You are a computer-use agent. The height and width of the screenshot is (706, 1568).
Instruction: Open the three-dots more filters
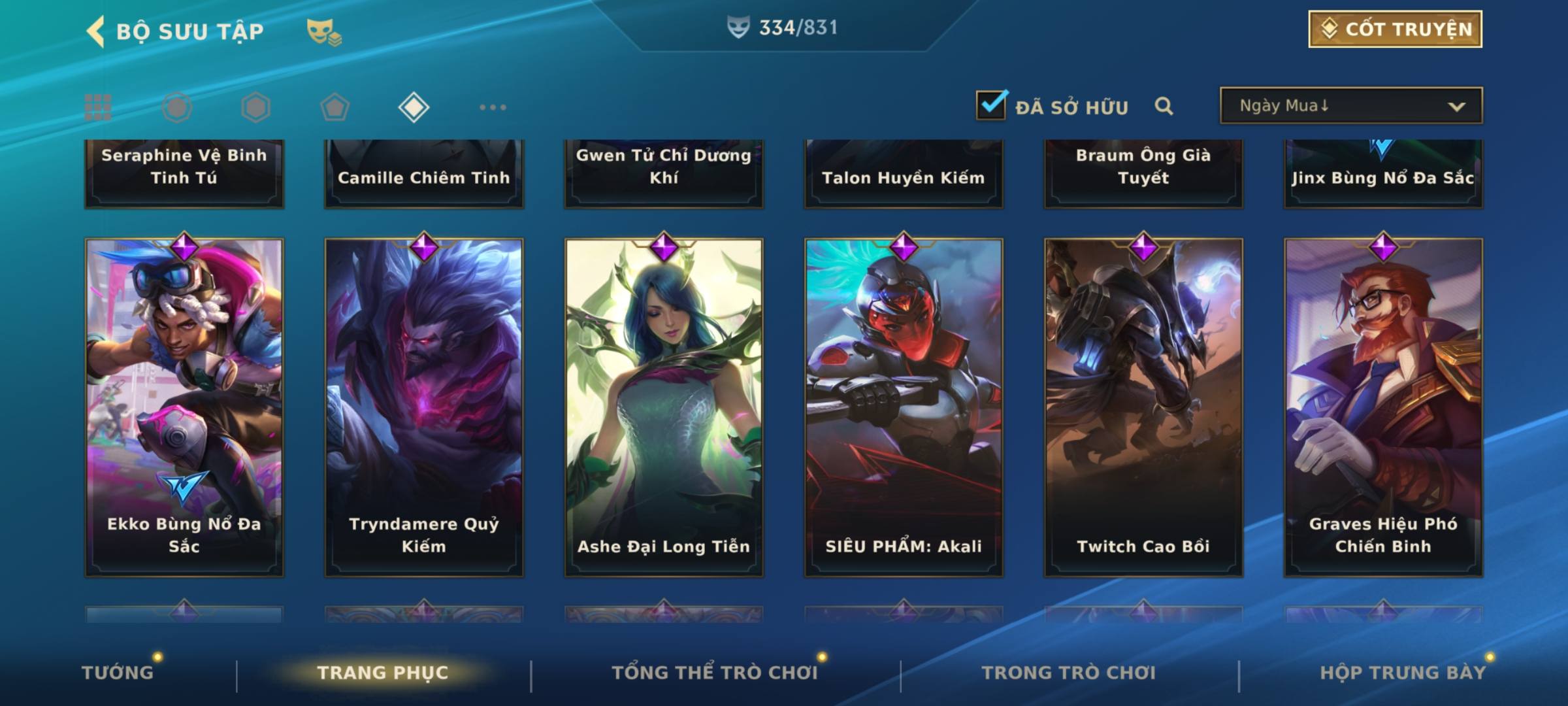(493, 107)
